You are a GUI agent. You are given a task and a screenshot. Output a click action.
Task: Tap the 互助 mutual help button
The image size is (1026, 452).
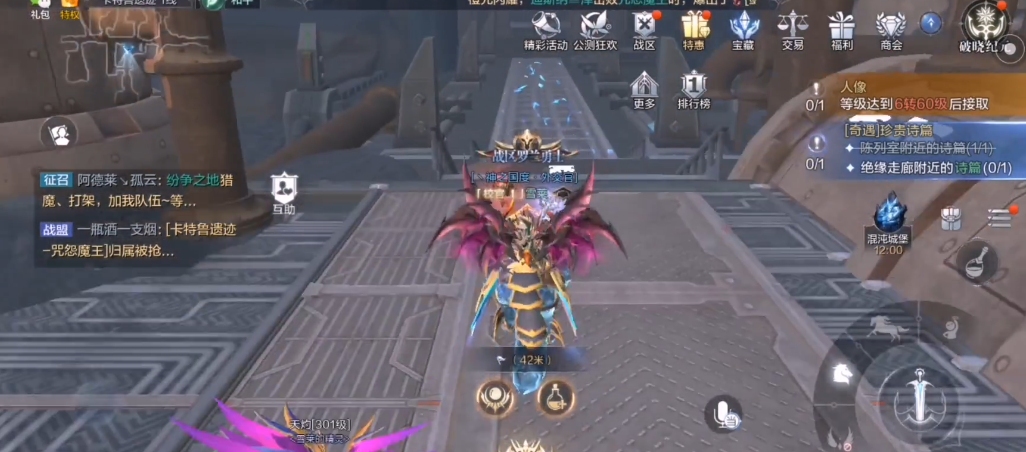(284, 191)
